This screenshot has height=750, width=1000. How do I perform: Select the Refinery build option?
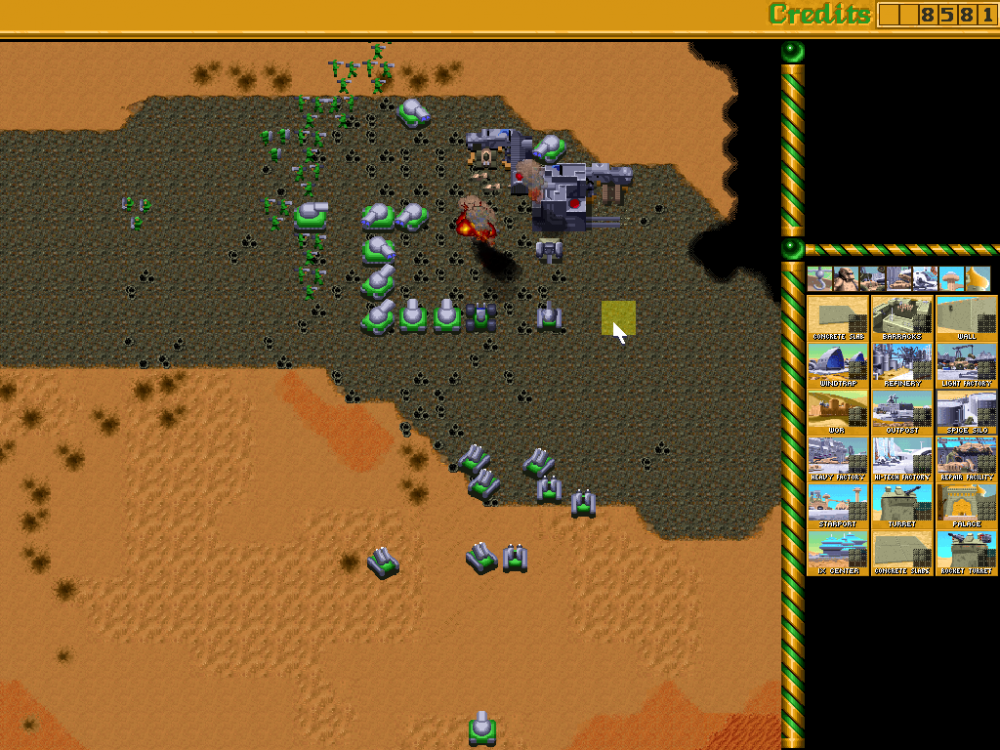[902, 365]
